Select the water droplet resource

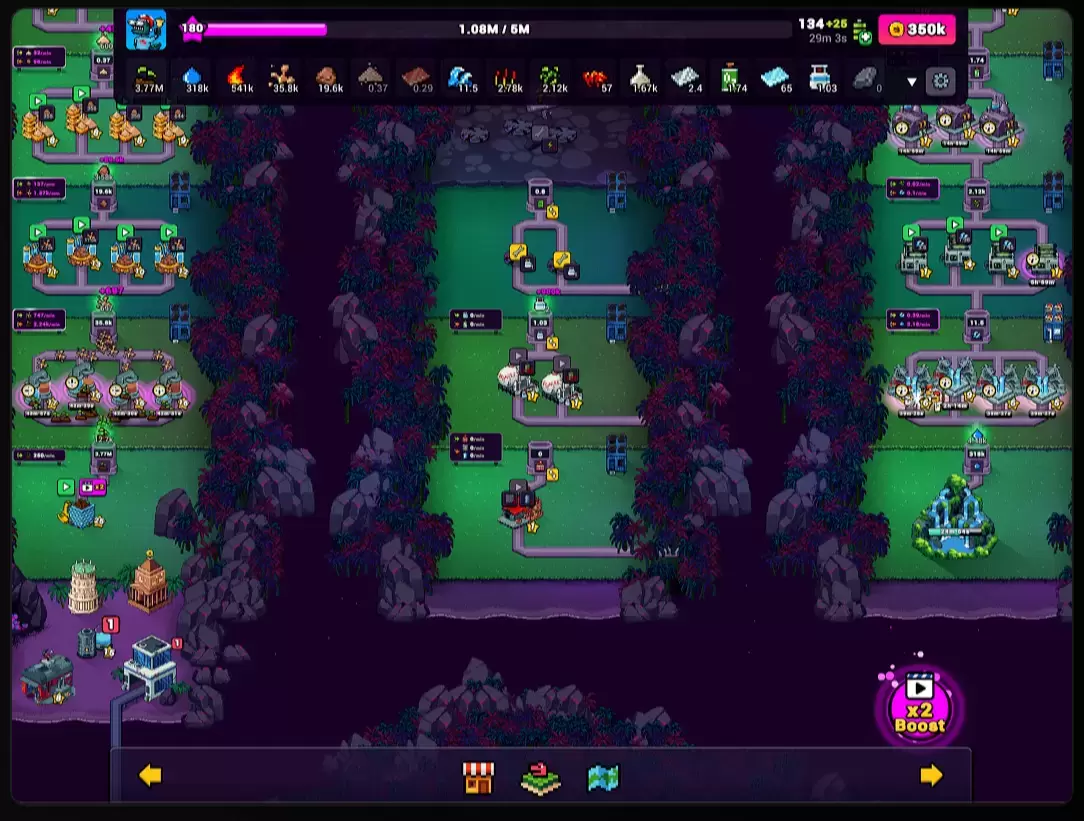point(193,78)
